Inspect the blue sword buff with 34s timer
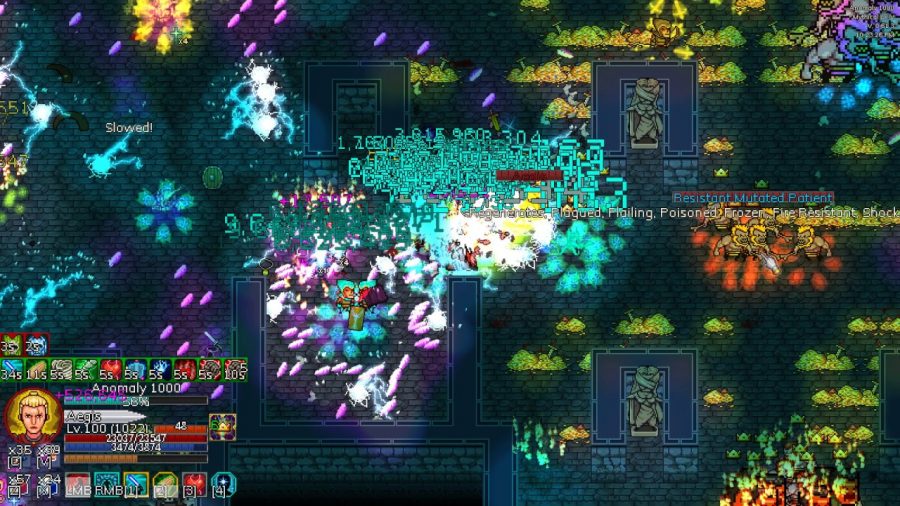This screenshot has height=506, width=900. 12,369
